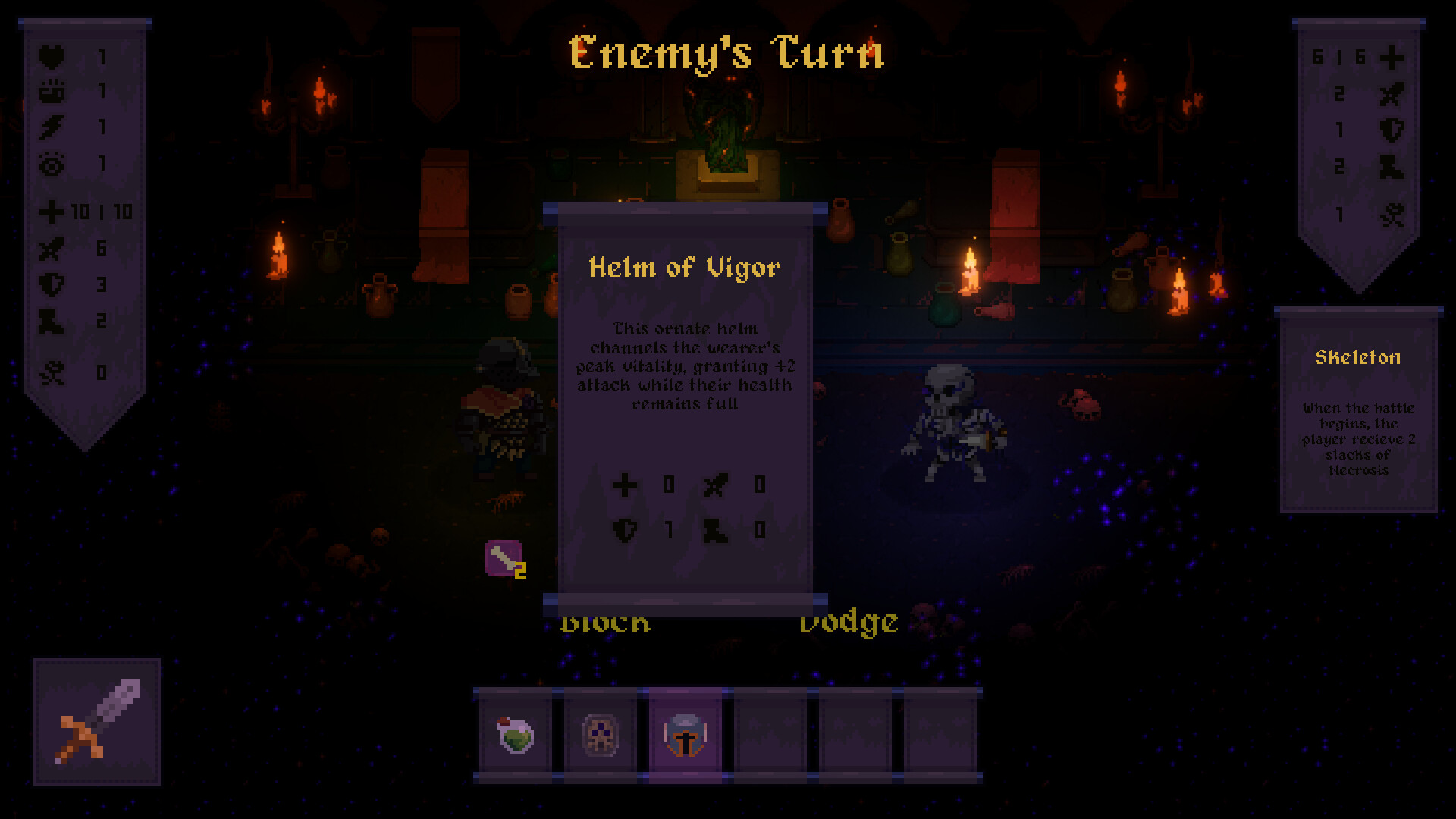Click the lightning stat icon on player banner
This screenshot has height=819, width=1456.
(49, 127)
